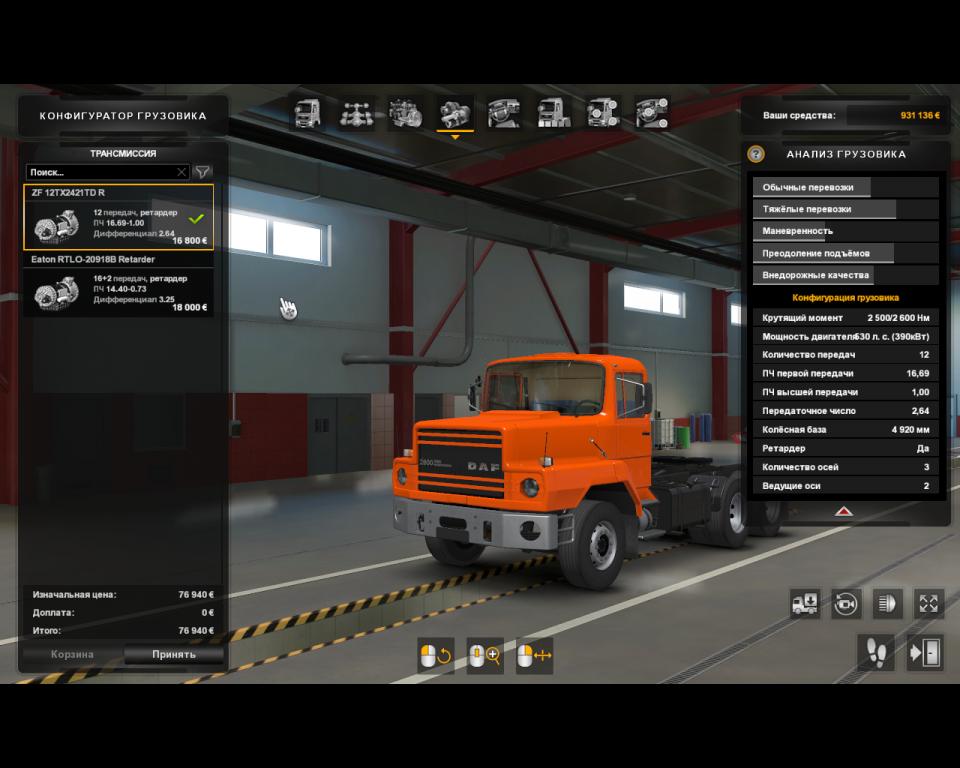Screen dimensions: 960x768
Task: Toggle the truck headlights
Action: pyautogui.click(x=888, y=603)
